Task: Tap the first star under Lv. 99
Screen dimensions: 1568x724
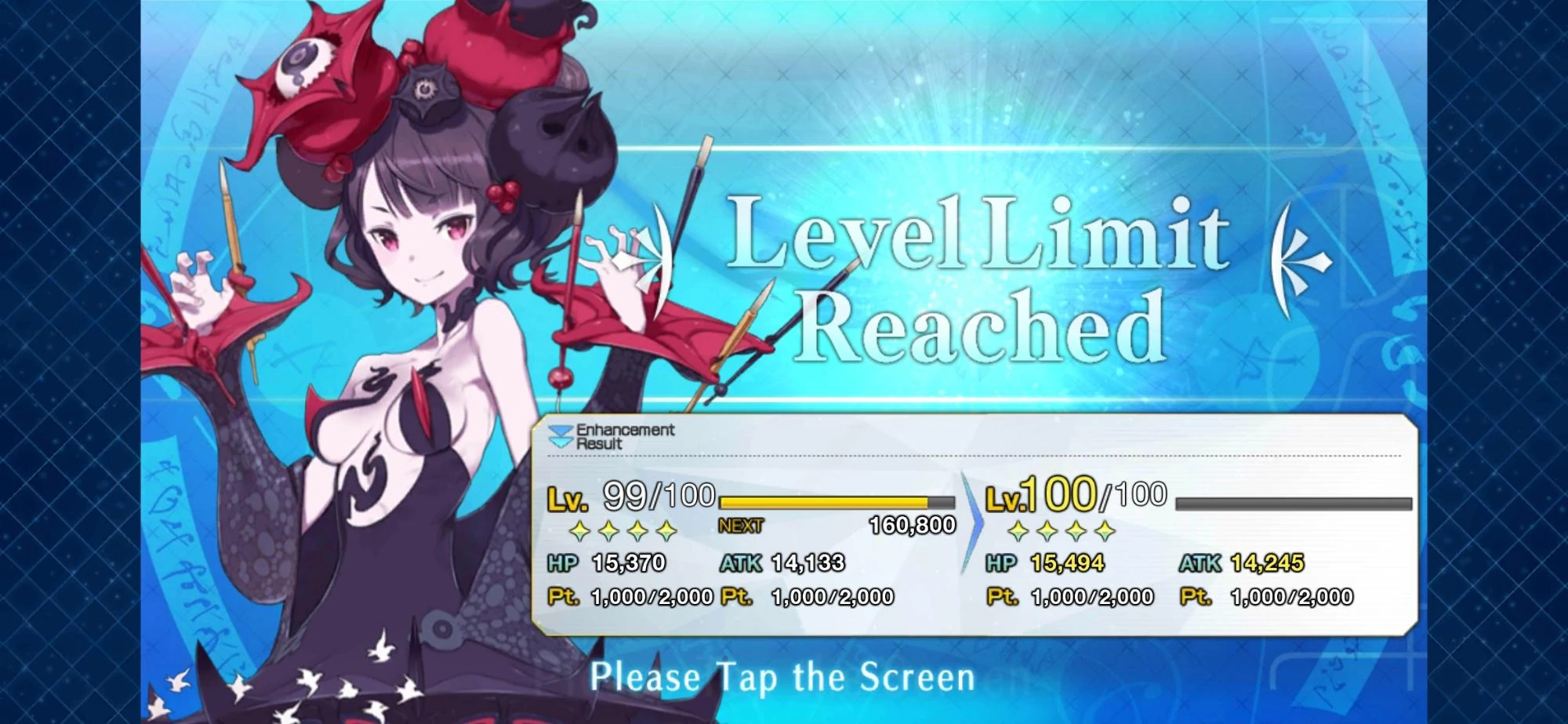Action: point(579,532)
